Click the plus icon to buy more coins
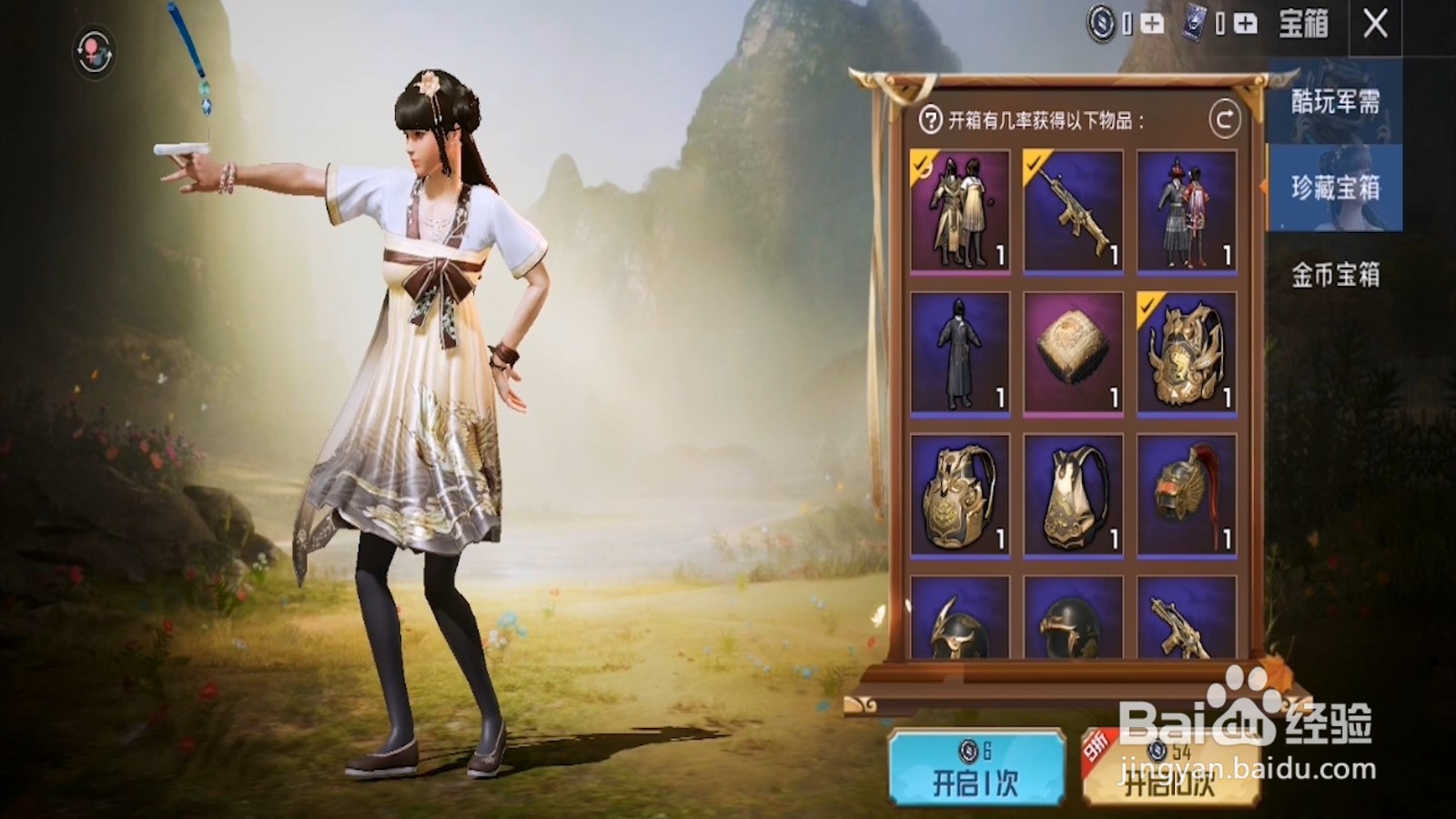This screenshot has height=819, width=1456. click(x=1152, y=24)
